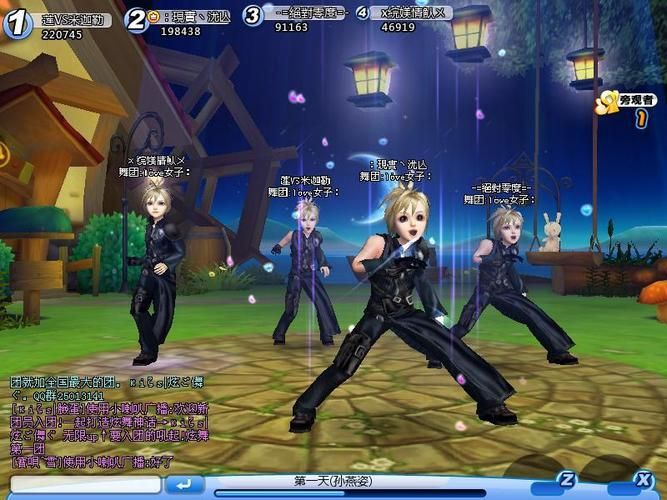Screen dimensions: 667x500
Task: Click the round Z button
Action: pos(567,478)
